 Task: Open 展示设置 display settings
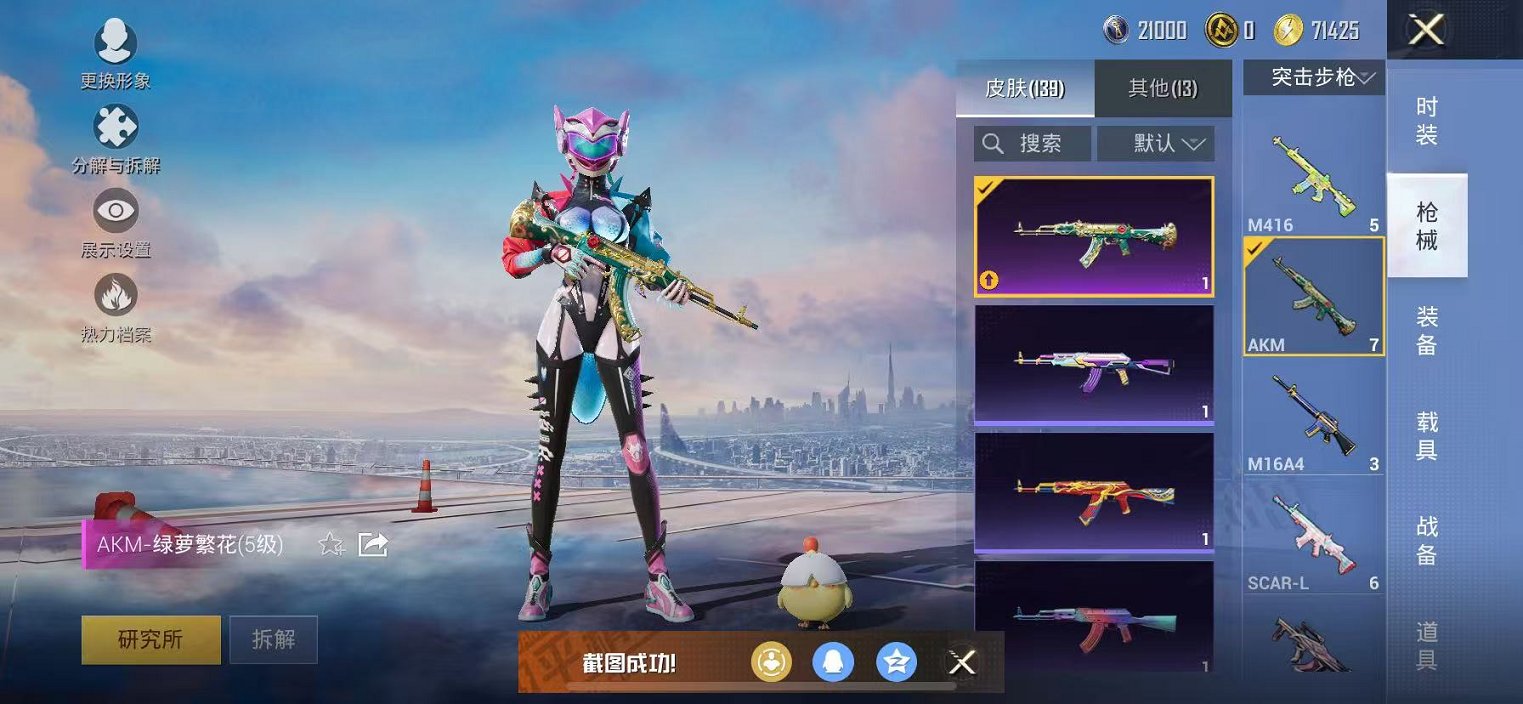click(x=116, y=212)
